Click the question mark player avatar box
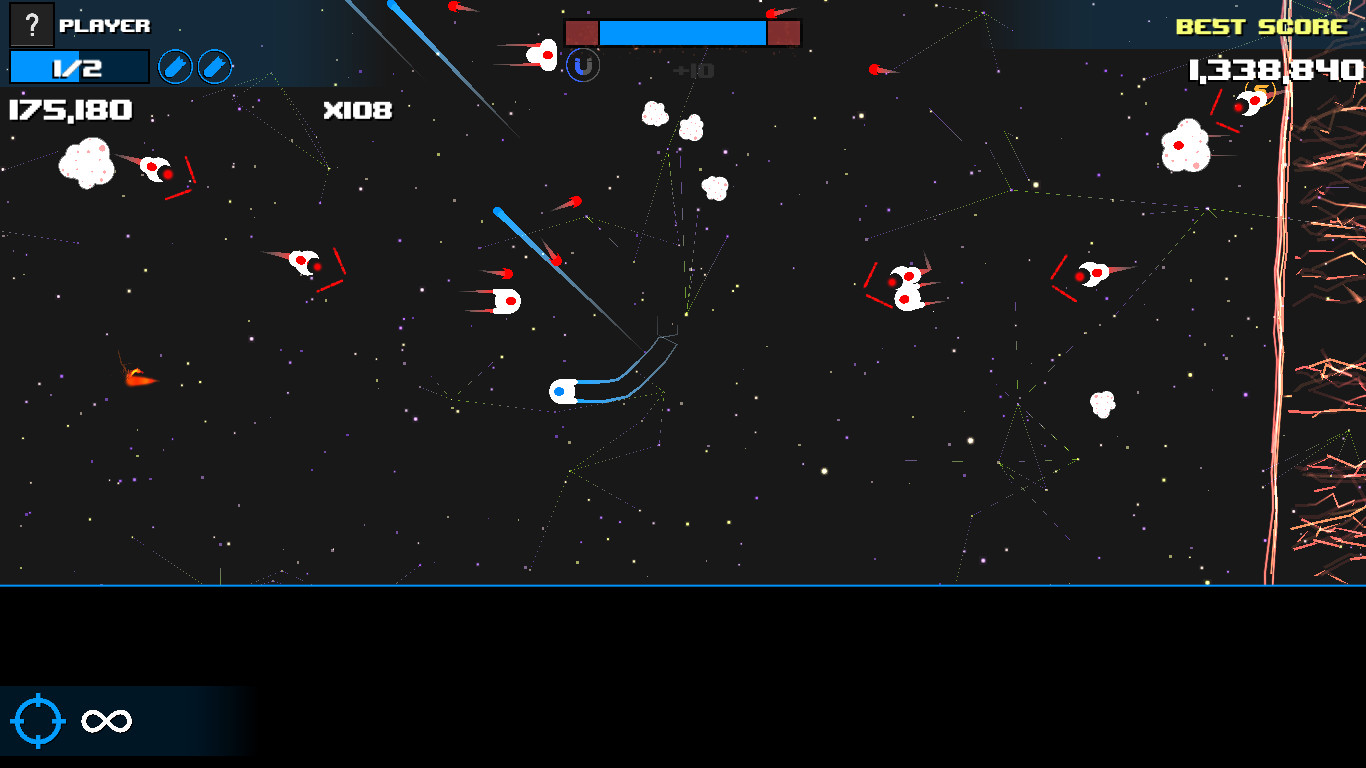1366x768 pixels. pyautogui.click(x=33, y=25)
